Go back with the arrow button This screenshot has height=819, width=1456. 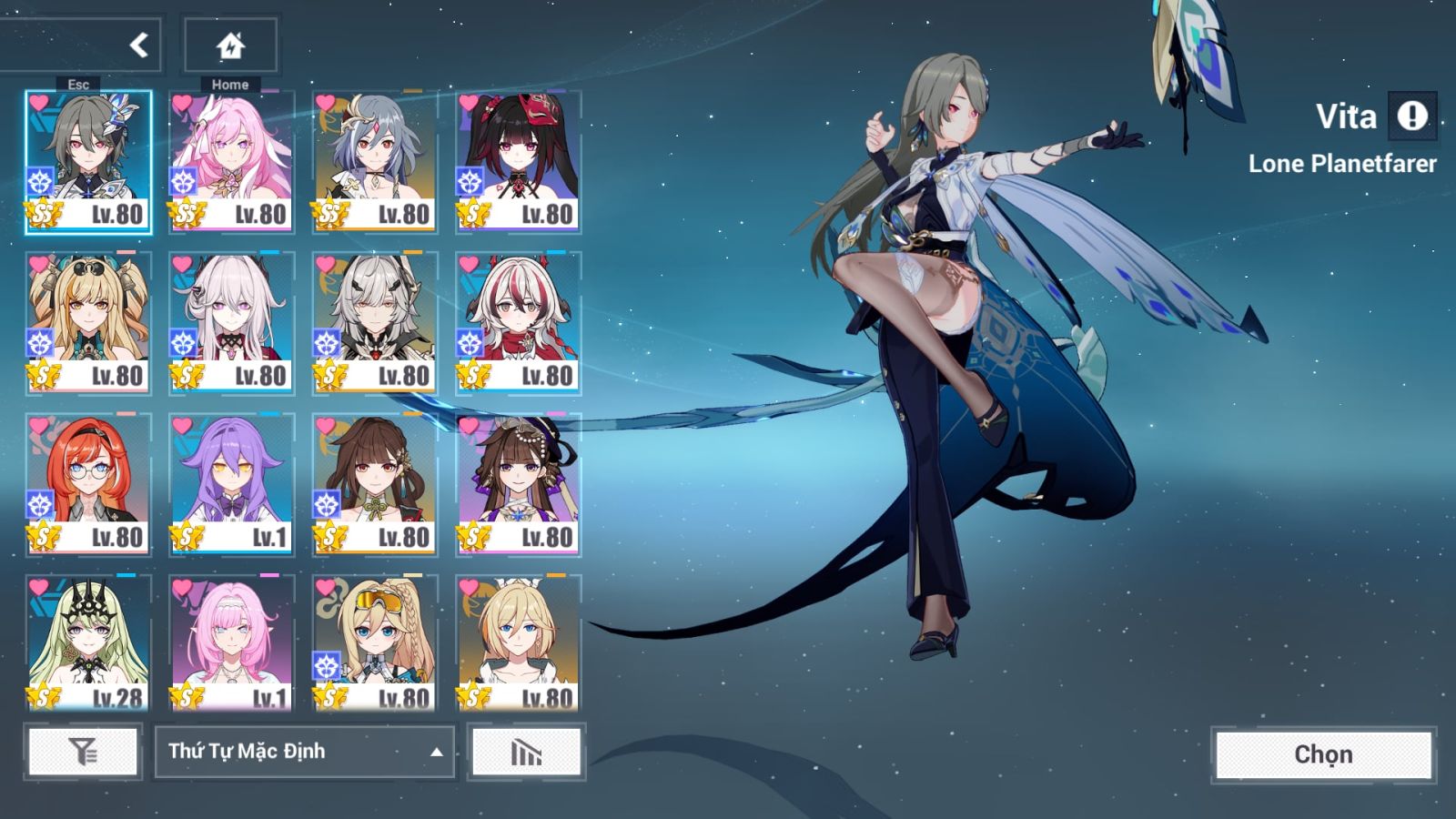[x=138, y=45]
